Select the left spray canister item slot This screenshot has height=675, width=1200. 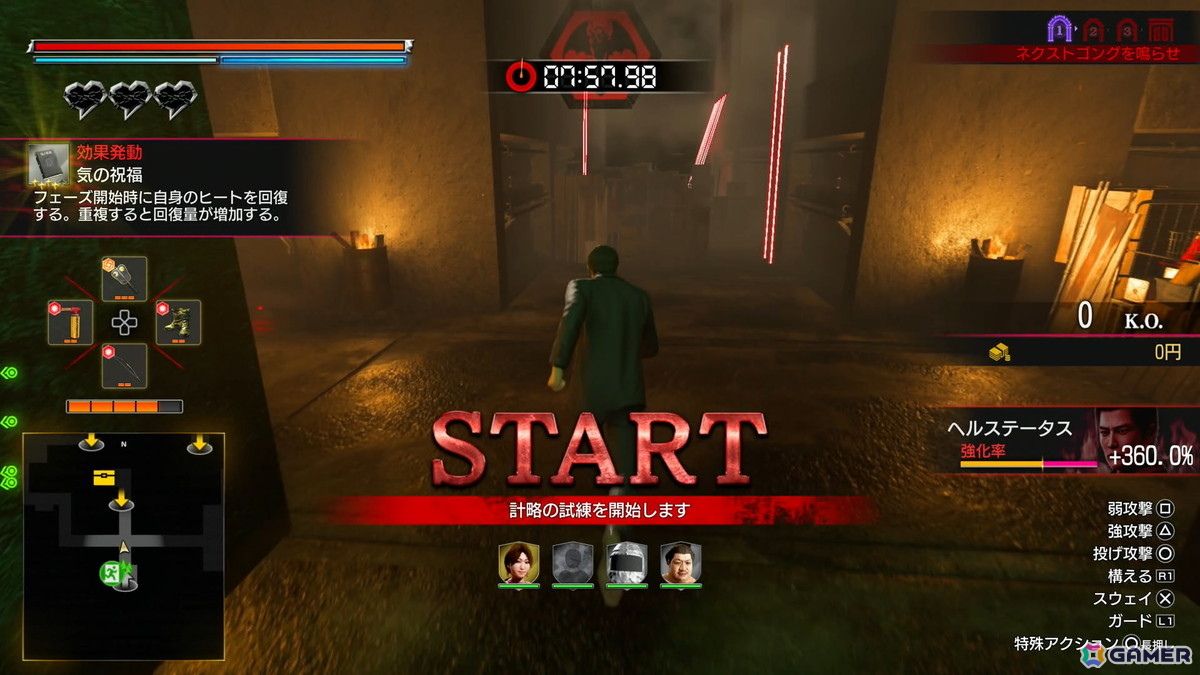71,323
